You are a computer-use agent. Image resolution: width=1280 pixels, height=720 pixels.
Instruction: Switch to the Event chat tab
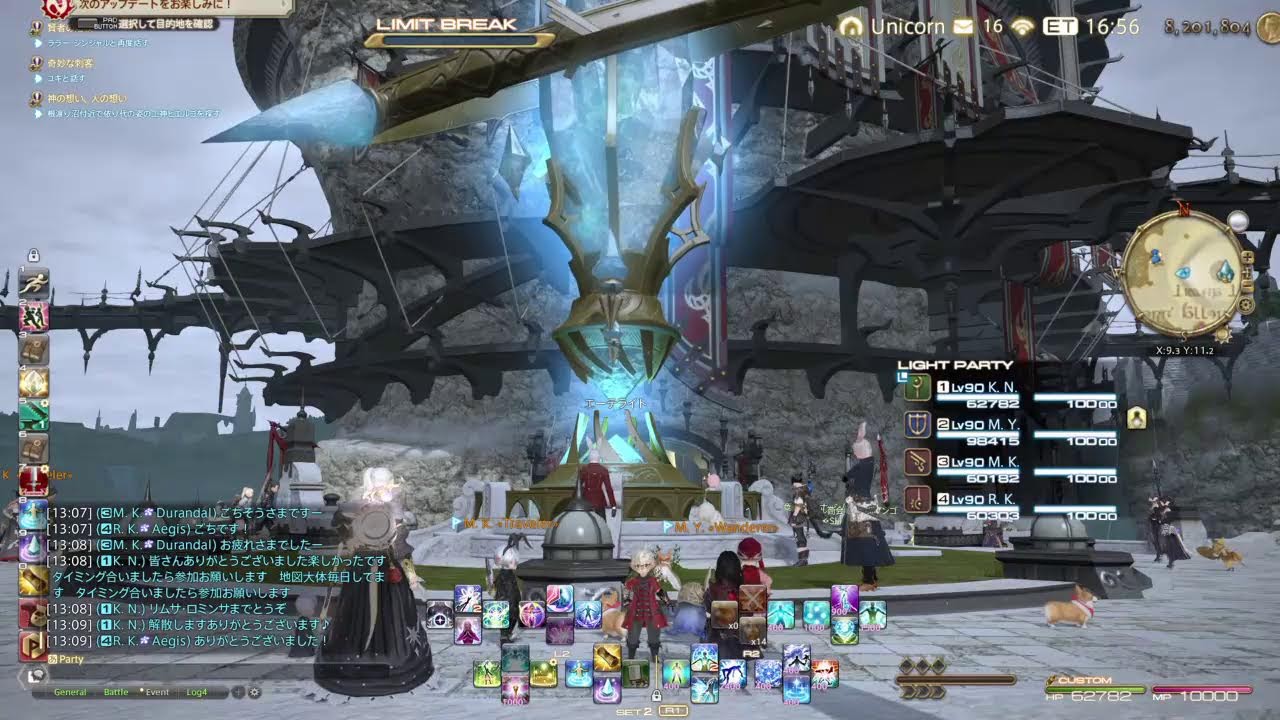pyautogui.click(x=158, y=692)
